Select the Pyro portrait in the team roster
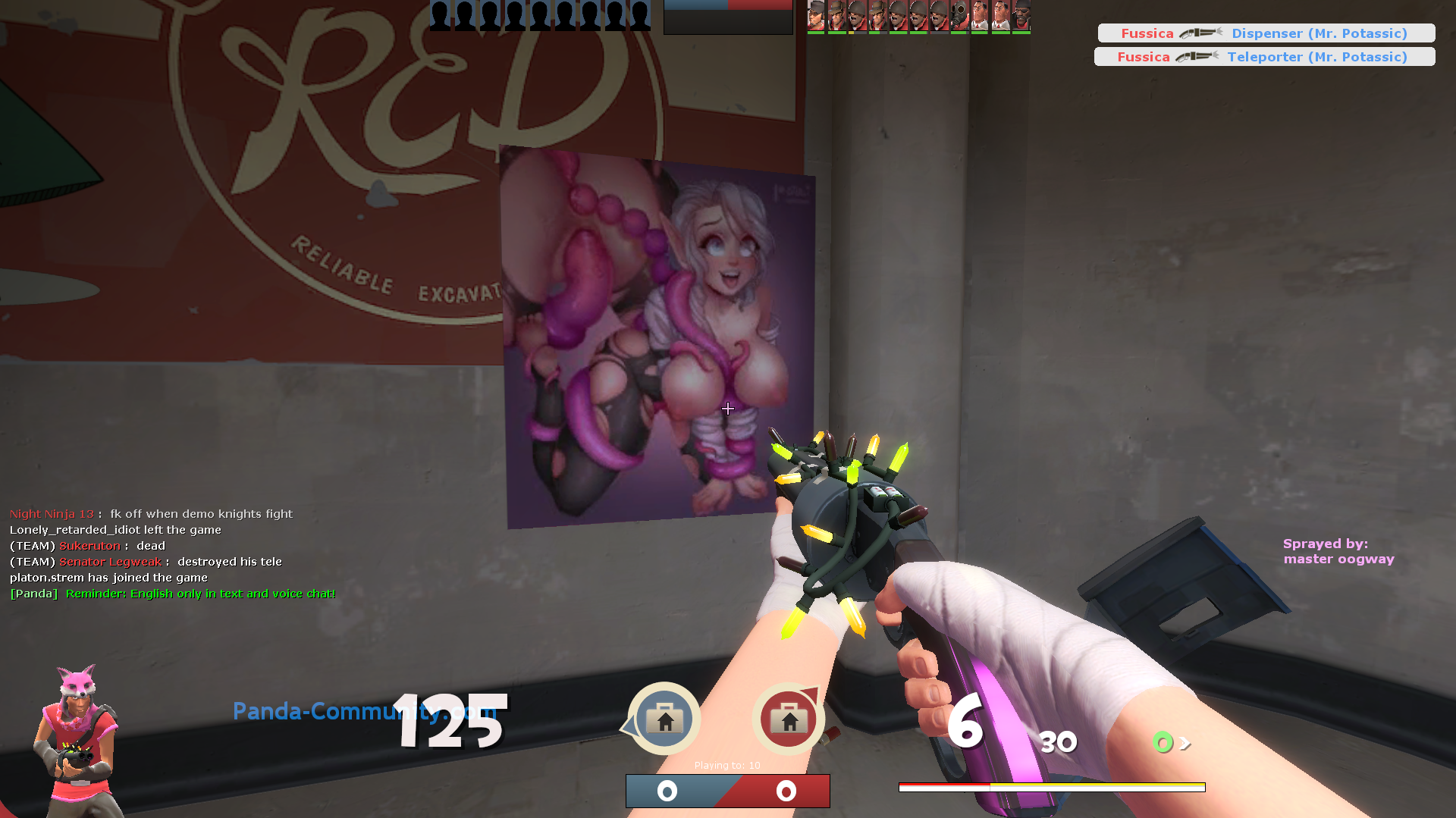The image size is (1456, 818). point(962,14)
